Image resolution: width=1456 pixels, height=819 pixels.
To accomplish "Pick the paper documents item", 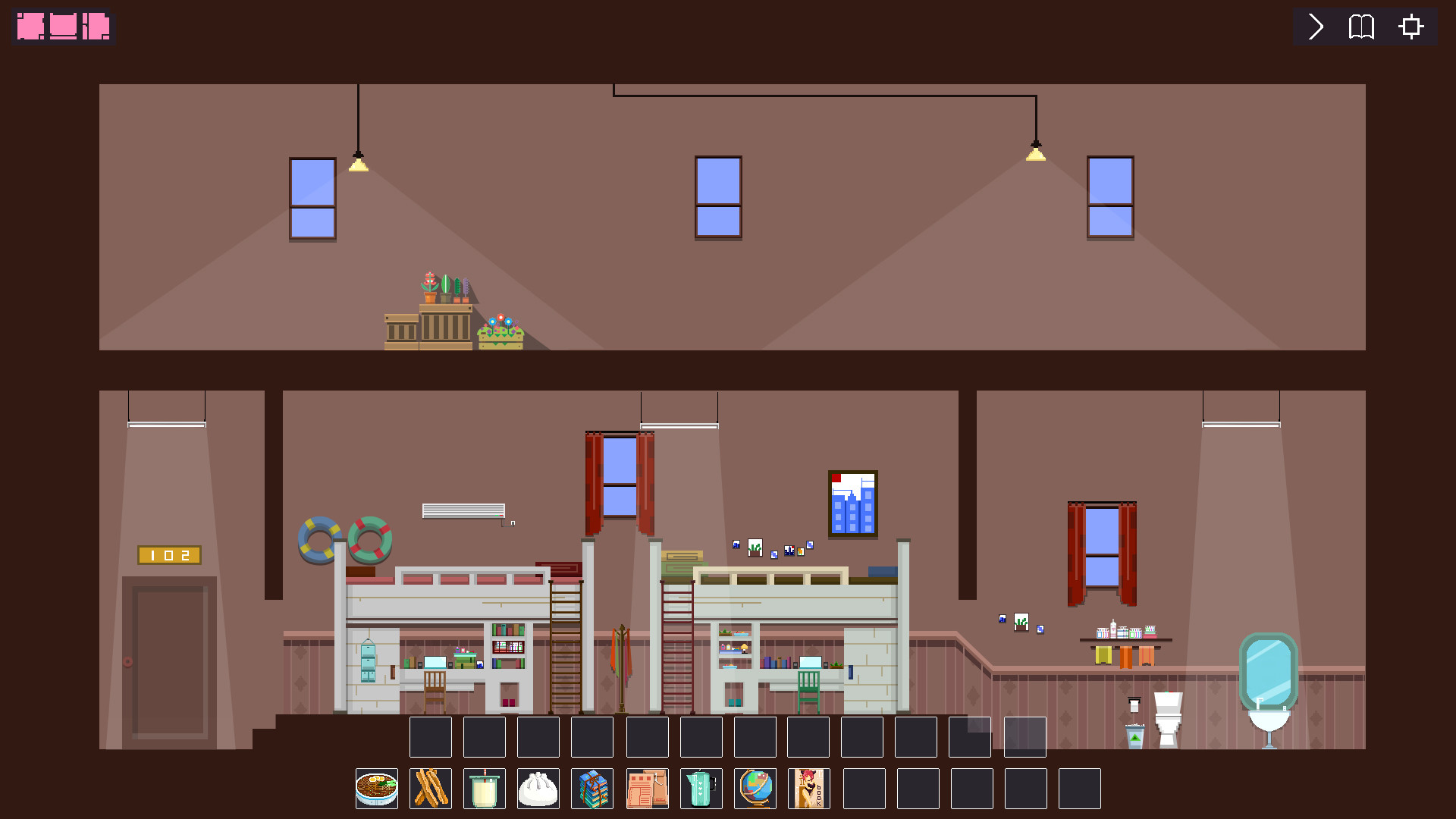I will click(x=647, y=789).
